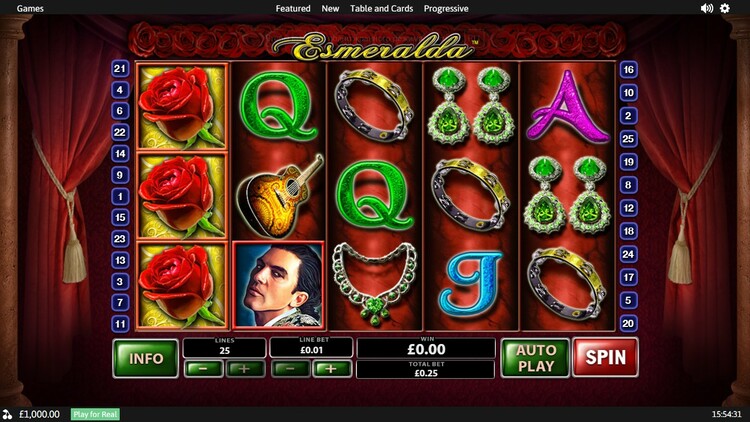Open the INFO paytable

(x=145, y=358)
